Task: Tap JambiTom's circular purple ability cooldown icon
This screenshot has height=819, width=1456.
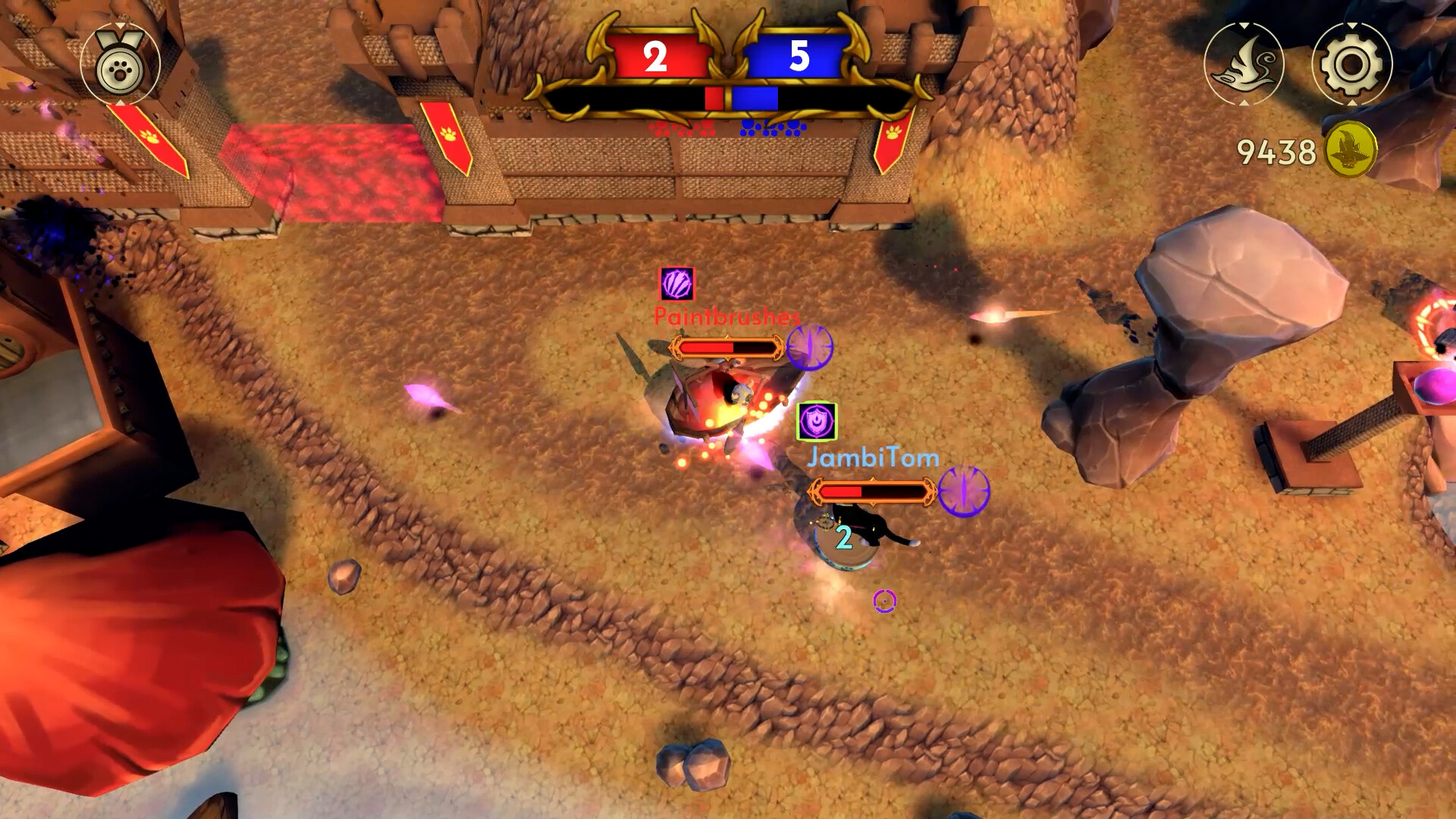Action: pyautogui.click(x=965, y=493)
